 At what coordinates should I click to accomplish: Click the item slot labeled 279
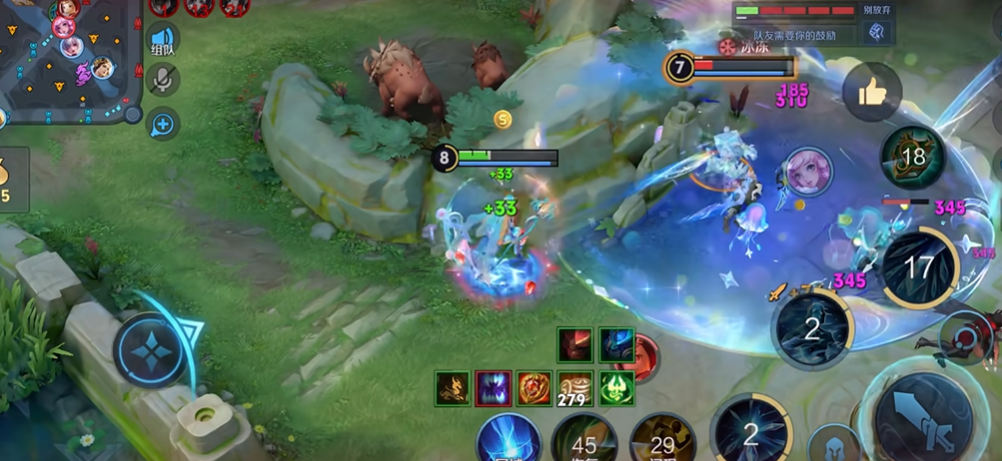pyautogui.click(x=575, y=388)
